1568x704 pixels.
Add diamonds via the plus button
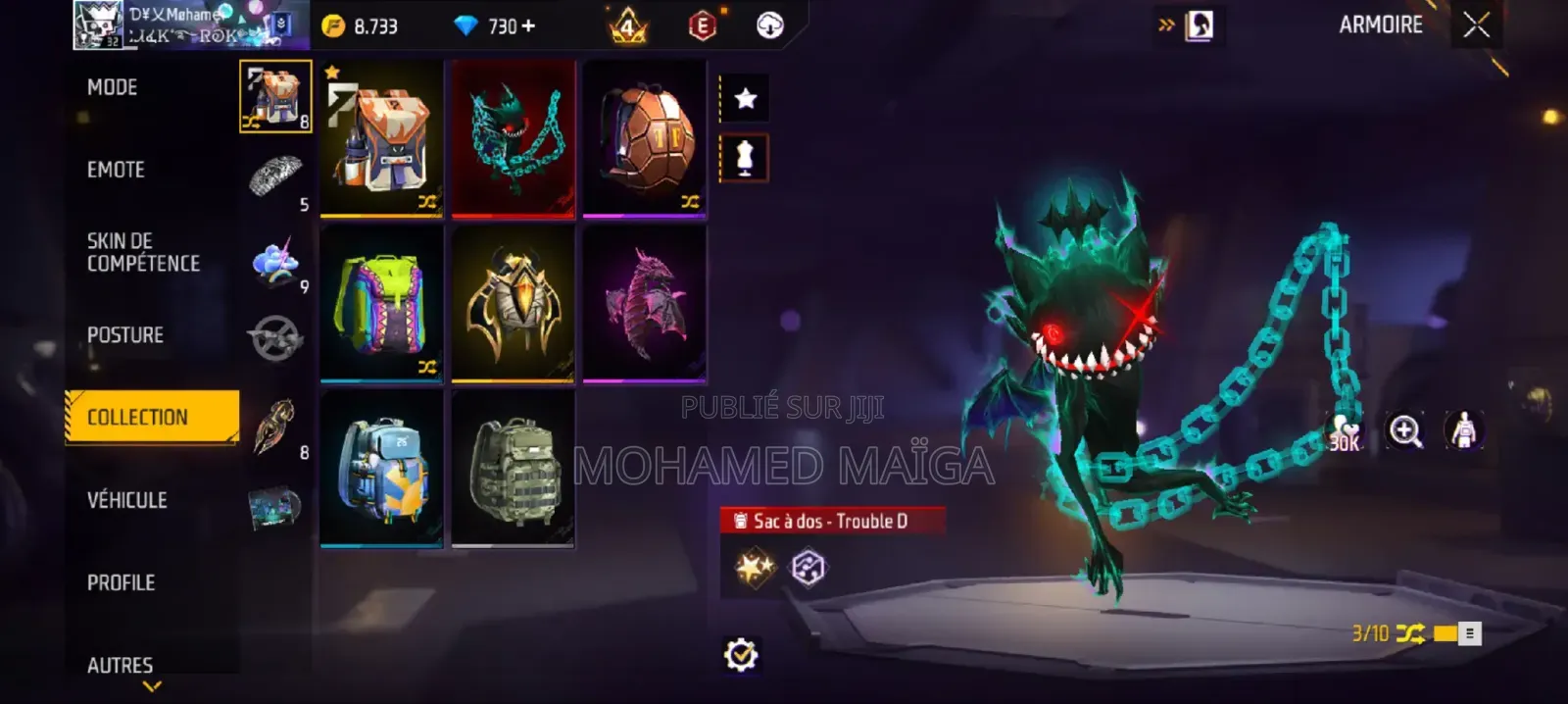pos(529,25)
